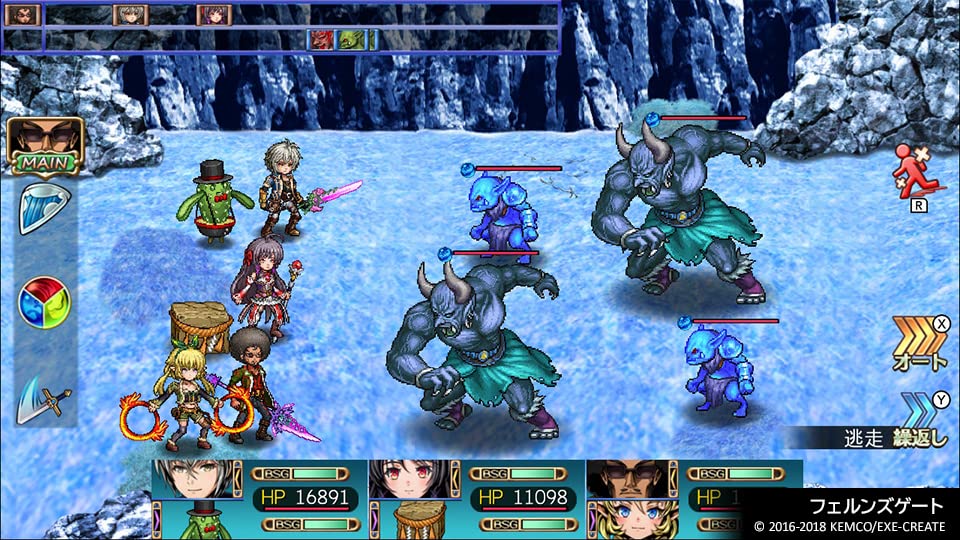Choose the blue shield guard command
This screenshot has height=540, width=960.
pos(44,207)
